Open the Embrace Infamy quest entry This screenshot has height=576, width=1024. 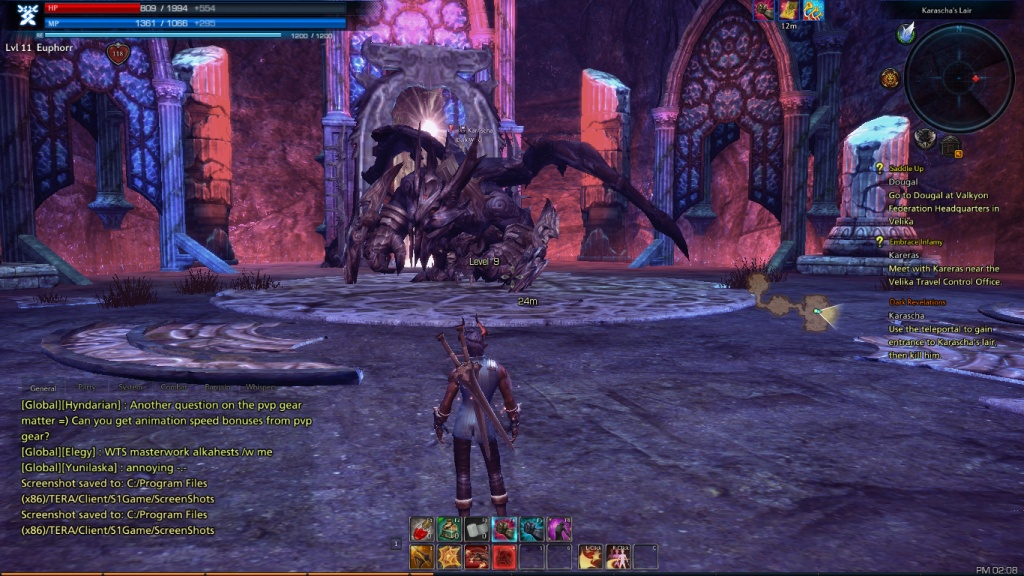click(x=917, y=242)
